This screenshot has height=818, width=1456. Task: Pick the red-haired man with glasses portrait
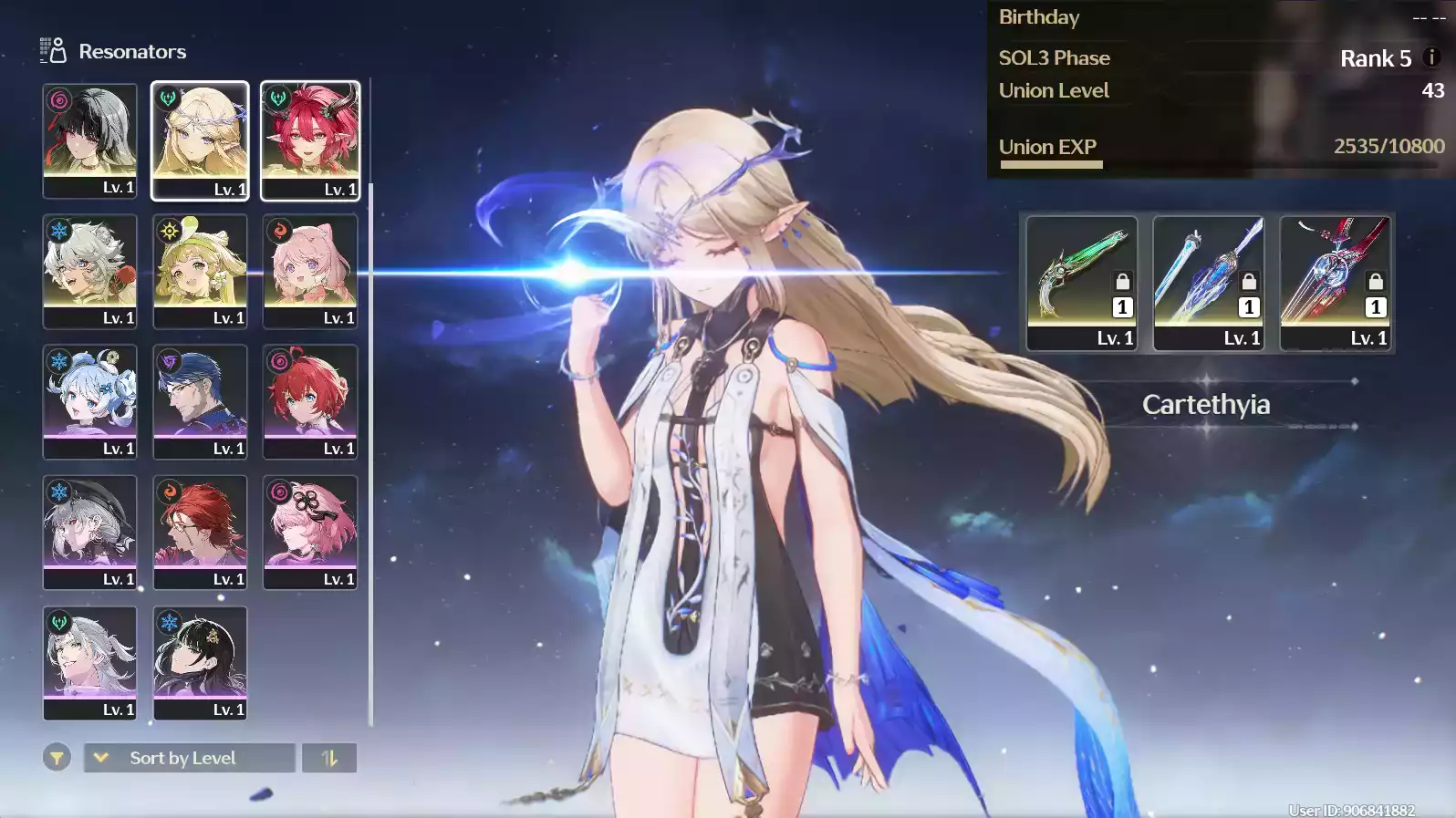[x=200, y=532]
